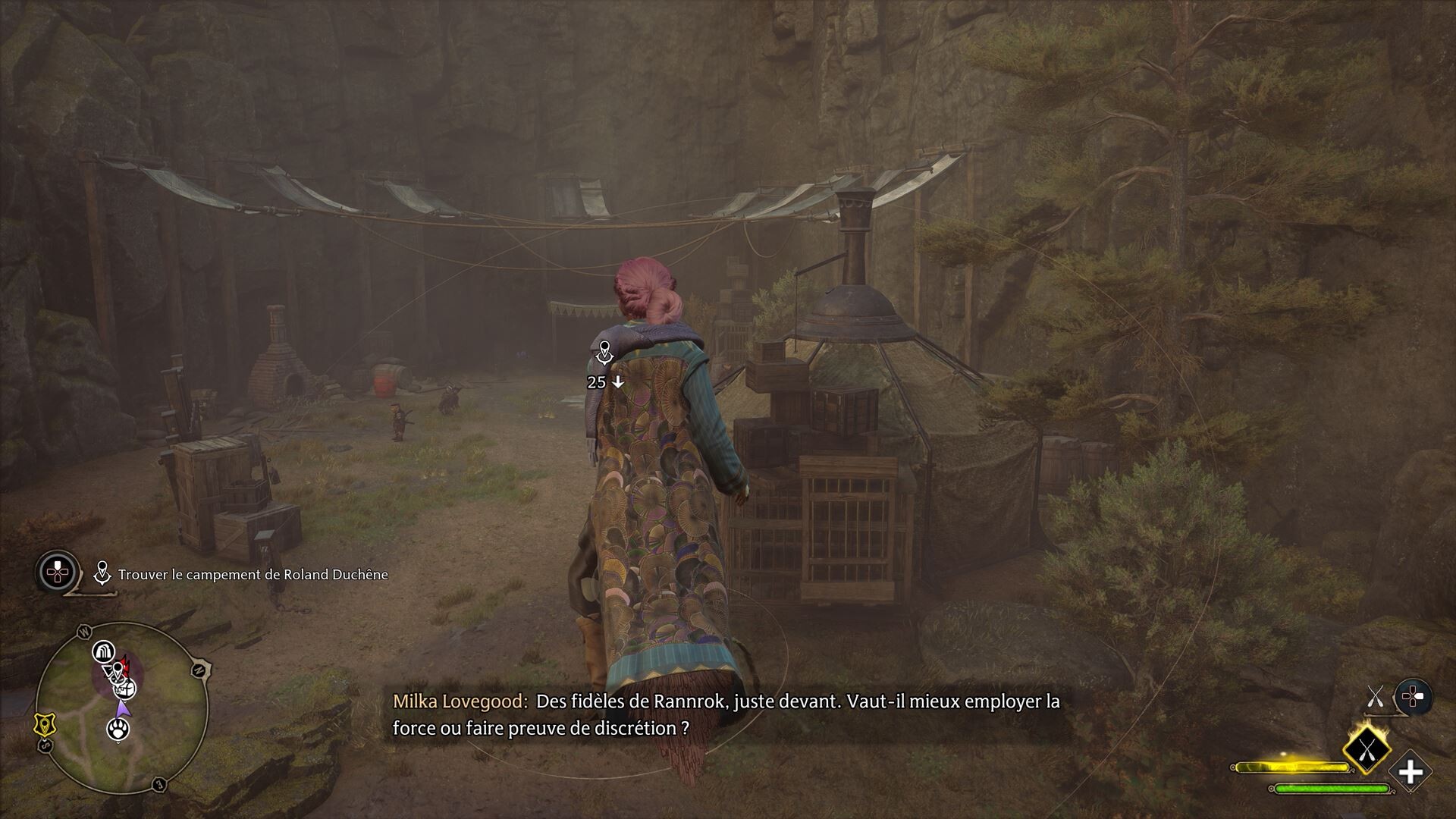Select the glowing crossed-wands spell diamond
The image size is (1456, 819).
tap(1367, 751)
